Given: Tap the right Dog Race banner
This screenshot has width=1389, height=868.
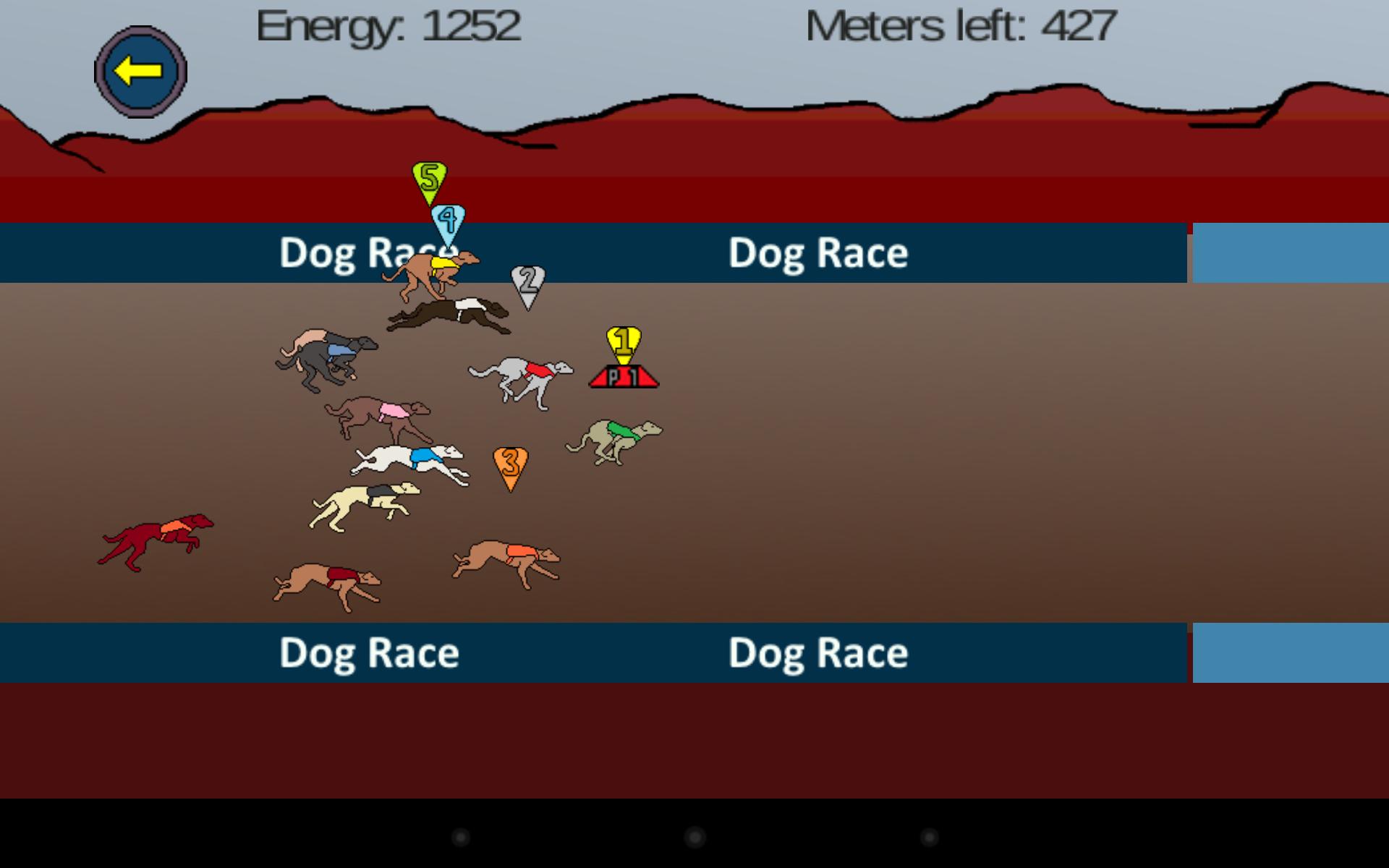Looking at the screenshot, I should (817, 252).
